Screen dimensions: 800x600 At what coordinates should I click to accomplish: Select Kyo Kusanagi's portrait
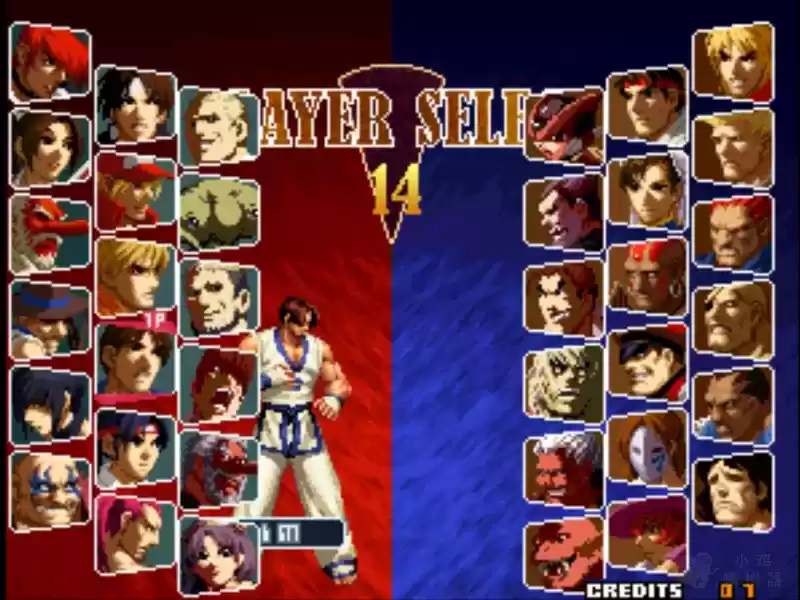[135, 104]
